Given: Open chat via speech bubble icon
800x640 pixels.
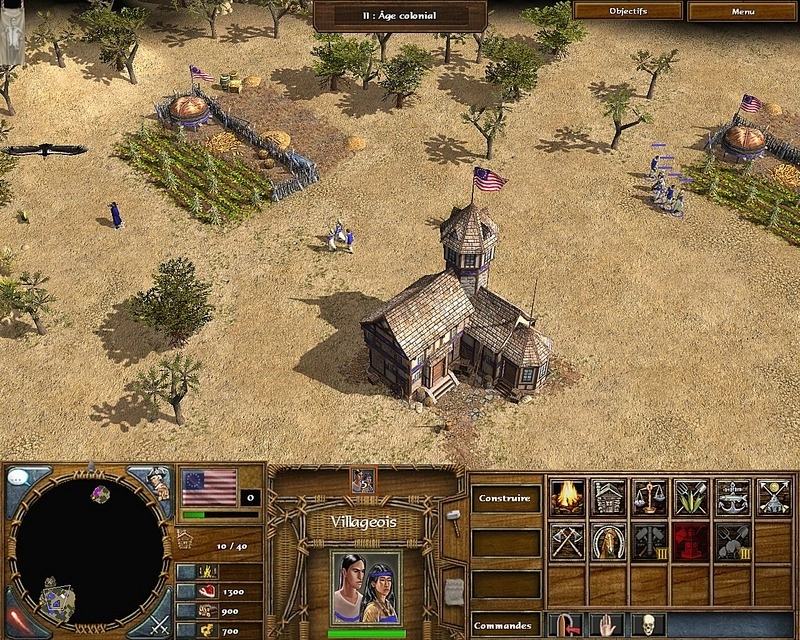Looking at the screenshot, I should coord(18,477).
